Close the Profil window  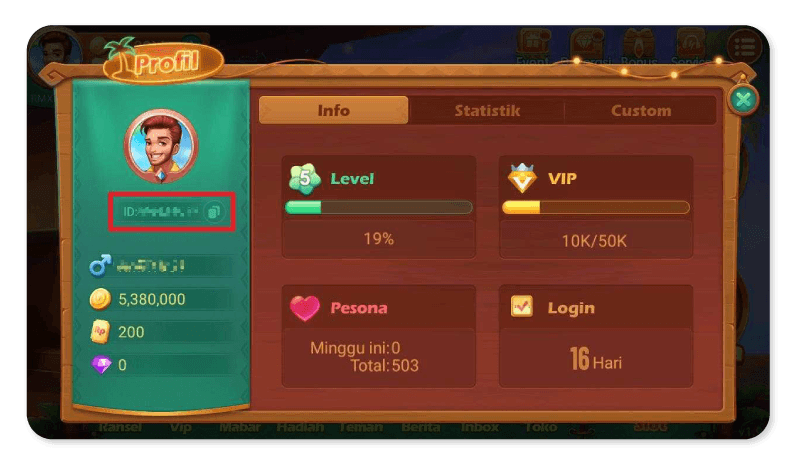coord(742,99)
